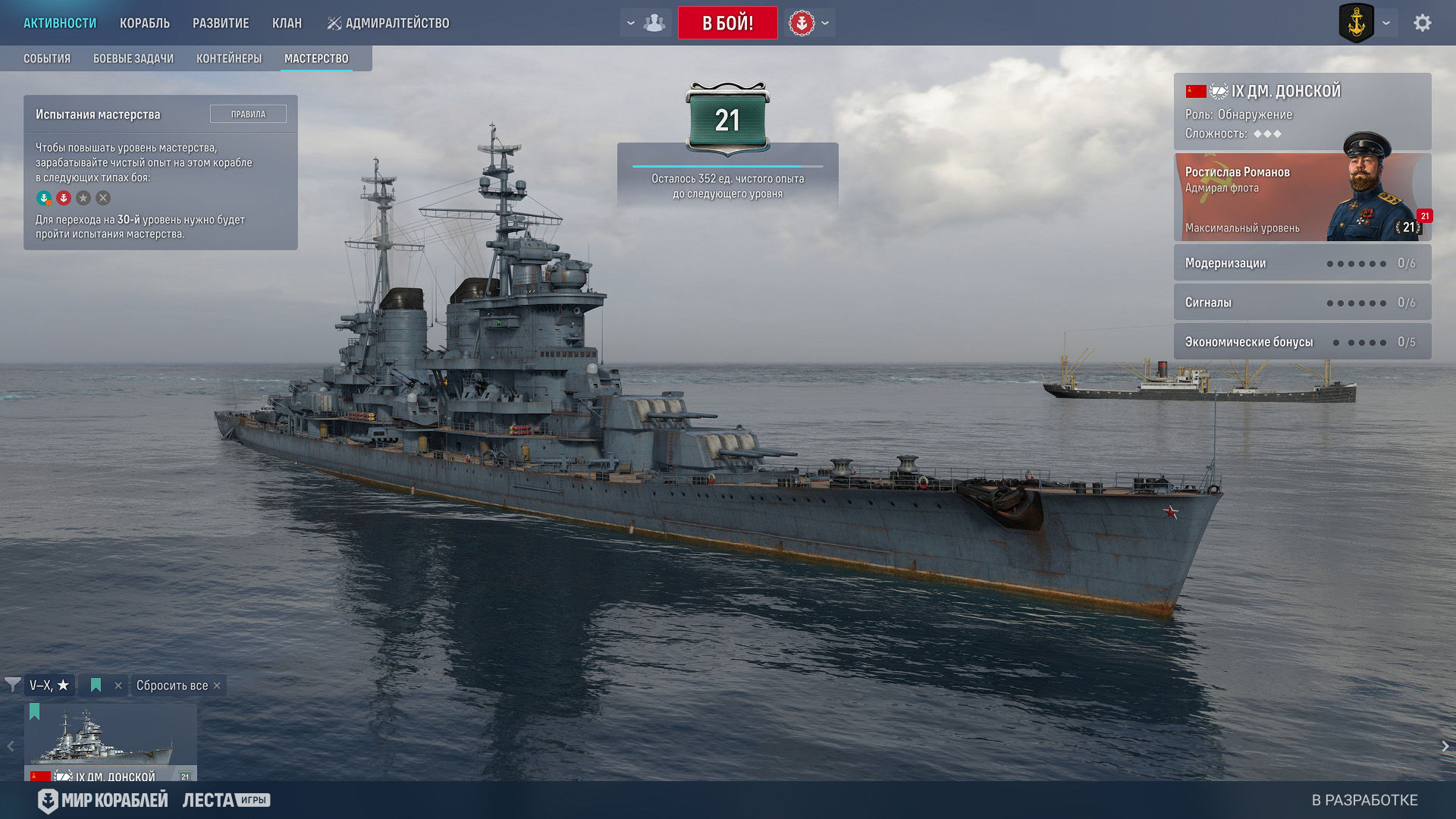The height and width of the screenshot is (819, 1456).
Task: Open the Сигналы panel
Action: tap(1302, 303)
